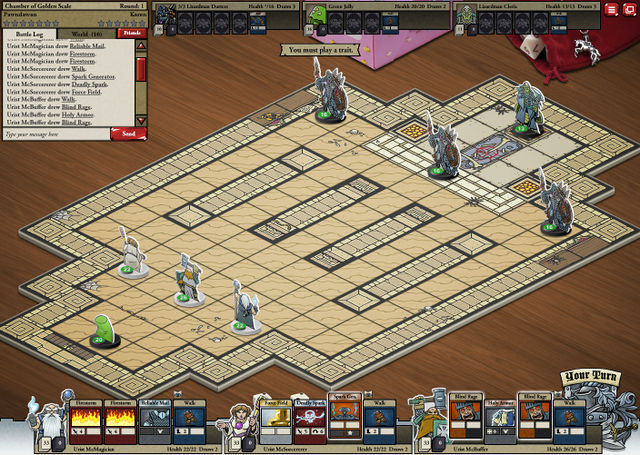Open the red game menu button

[613, 11]
